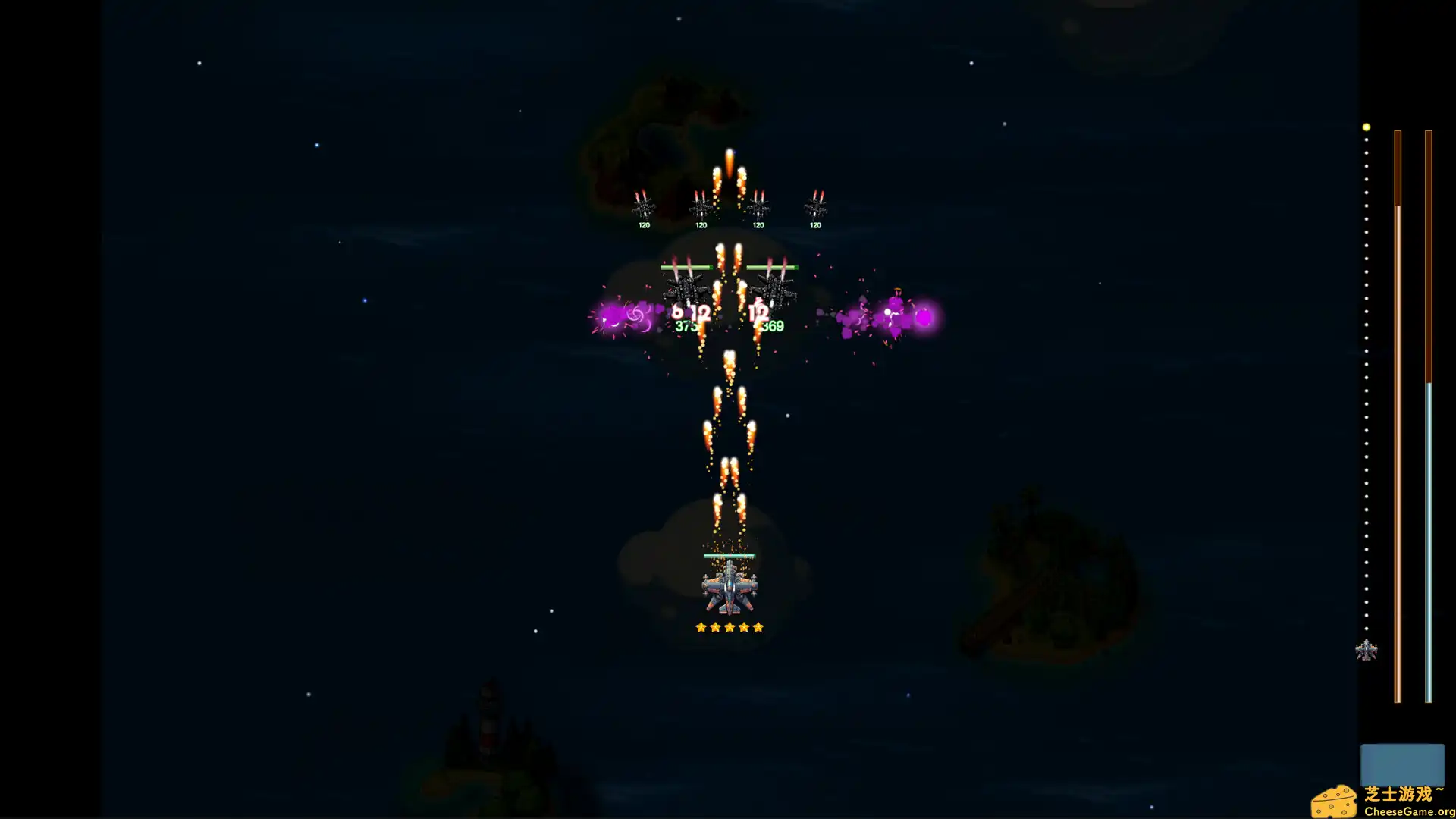This screenshot has width=1456, height=819.
Task: Click the last star under the player ship
Action: [x=758, y=626]
